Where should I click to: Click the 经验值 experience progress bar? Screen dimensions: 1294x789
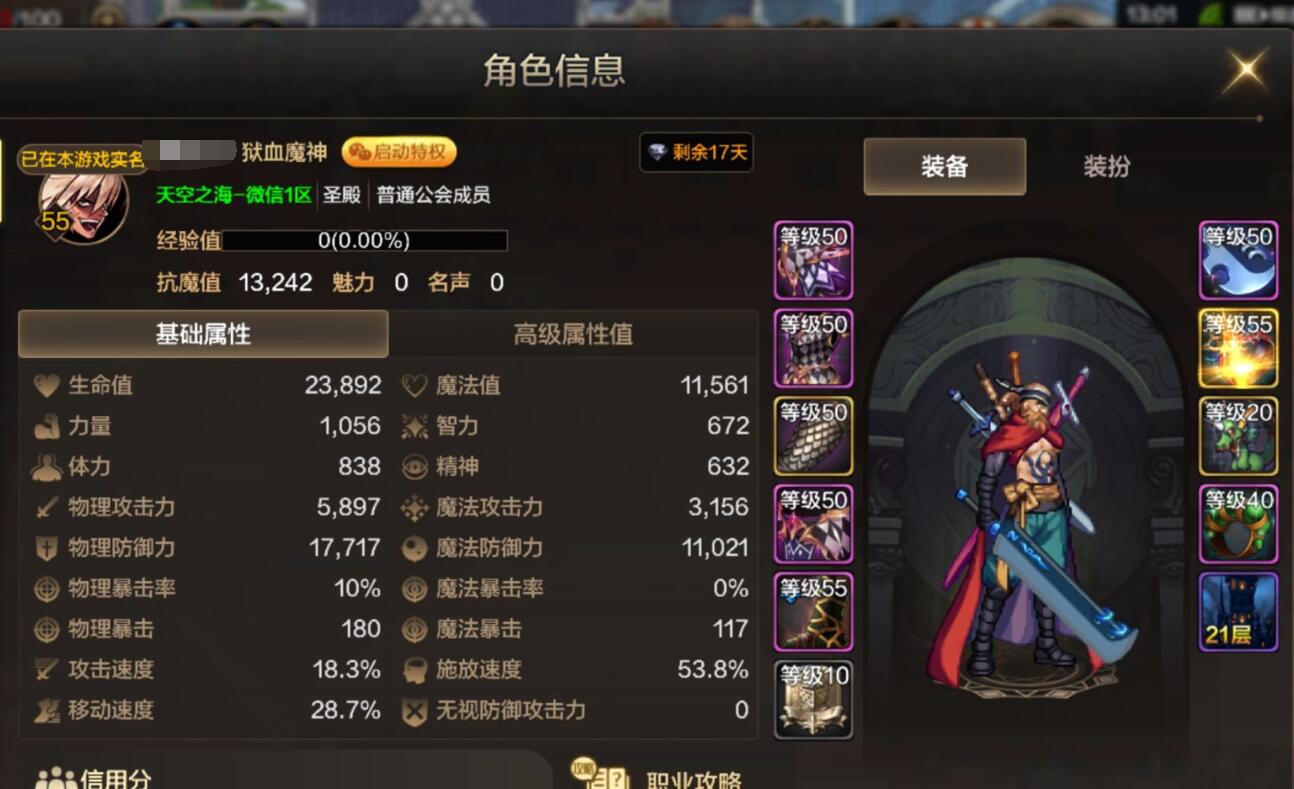[x=367, y=240]
